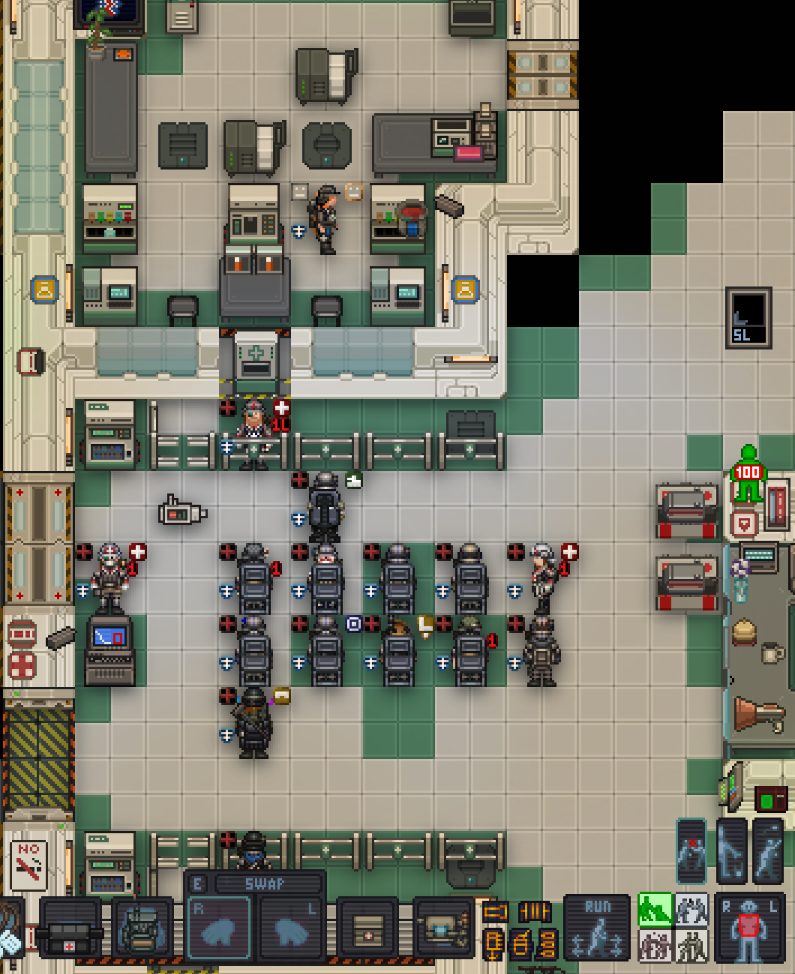The height and width of the screenshot is (974, 795).
Task: Select the right hand slot
Action: coord(219,926)
